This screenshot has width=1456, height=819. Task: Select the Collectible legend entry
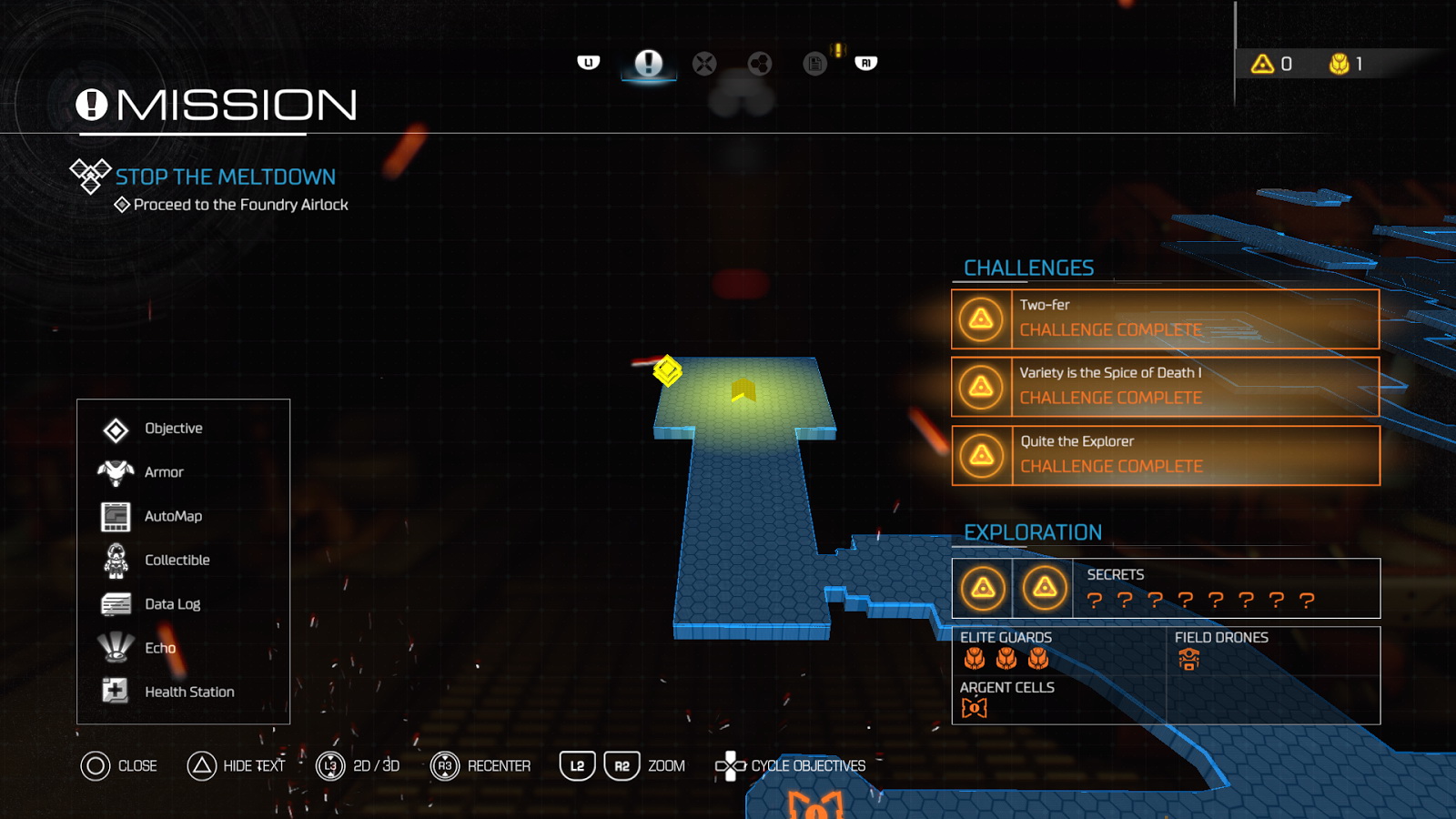point(177,560)
